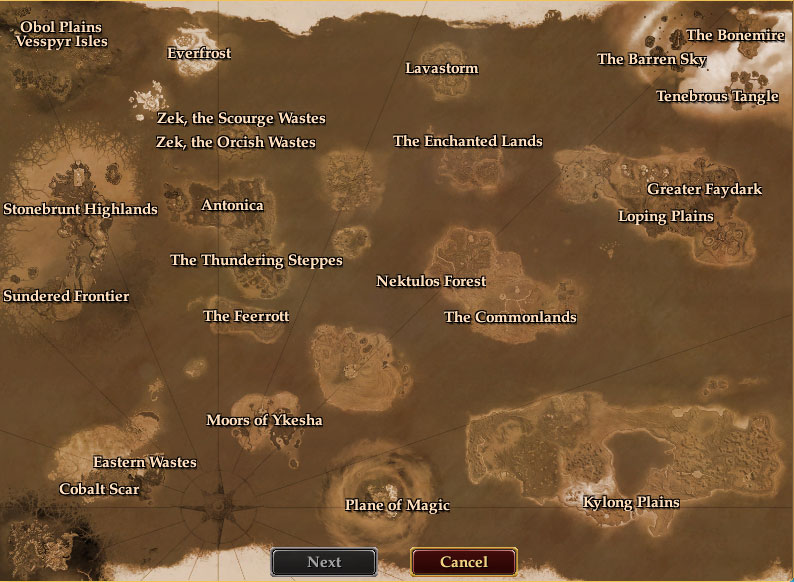
Task: Choose Zek, the Orcish Wastes
Action: coord(235,143)
